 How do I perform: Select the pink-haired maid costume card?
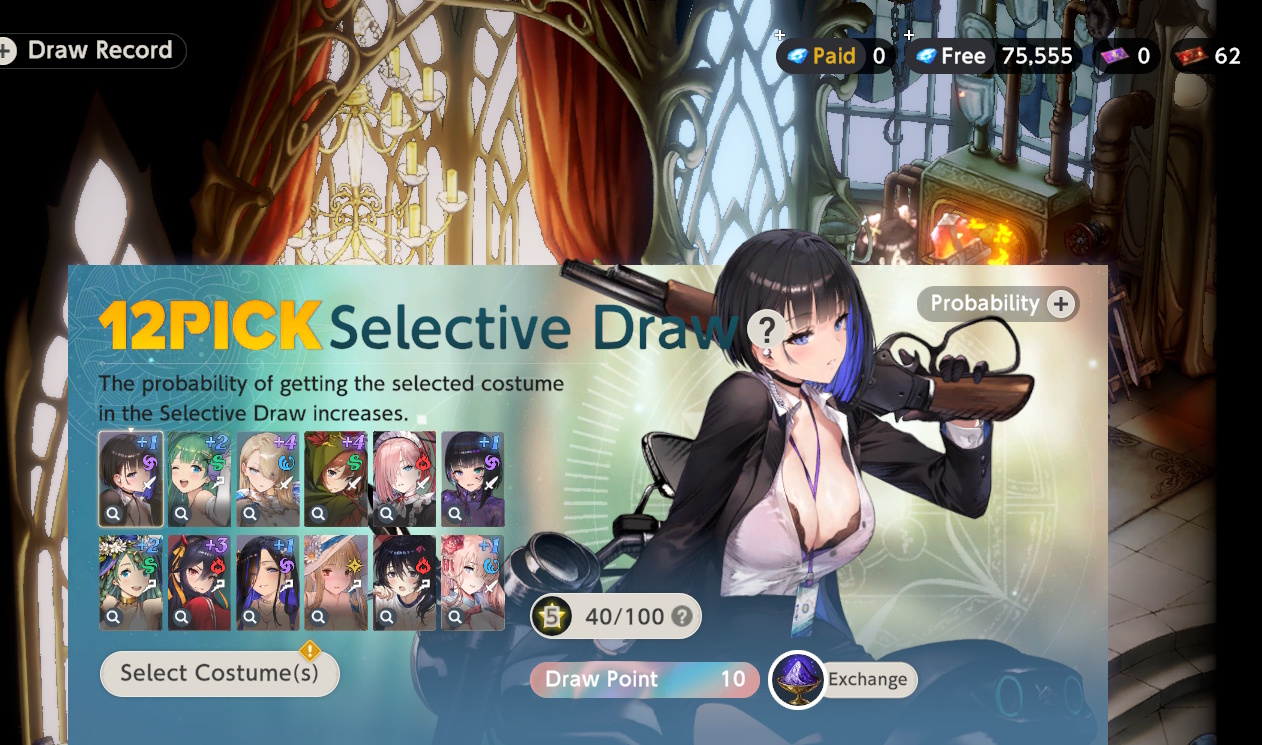click(x=404, y=478)
